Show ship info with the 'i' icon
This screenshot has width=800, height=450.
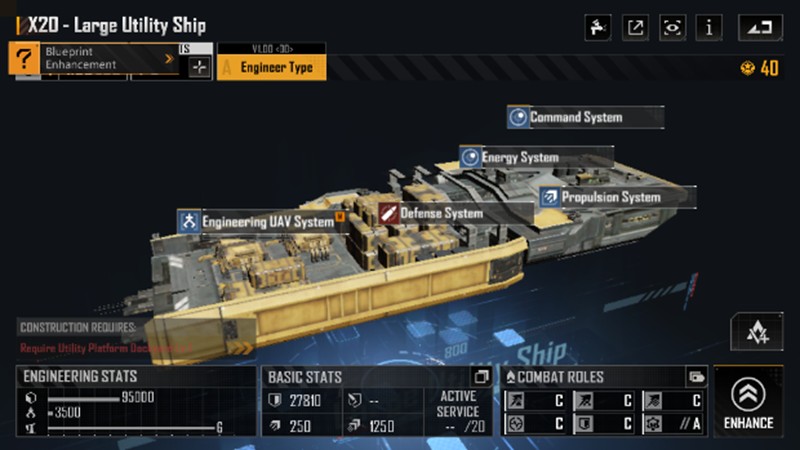click(710, 28)
